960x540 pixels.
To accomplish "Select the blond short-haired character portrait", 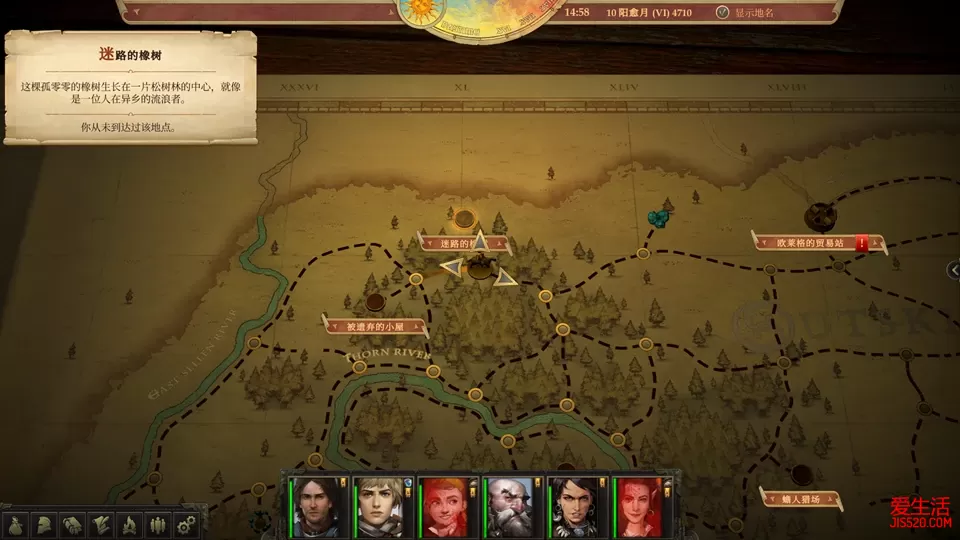I will tap(380, 507).
